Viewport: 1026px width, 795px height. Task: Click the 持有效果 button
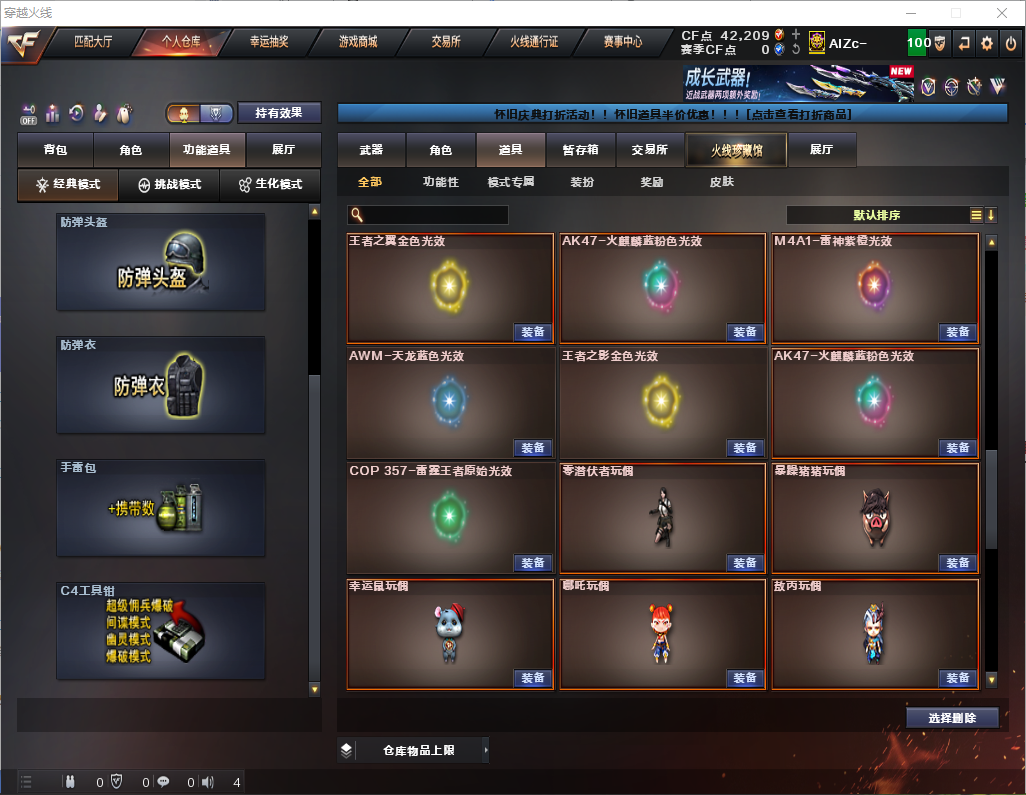click(278, 113)
